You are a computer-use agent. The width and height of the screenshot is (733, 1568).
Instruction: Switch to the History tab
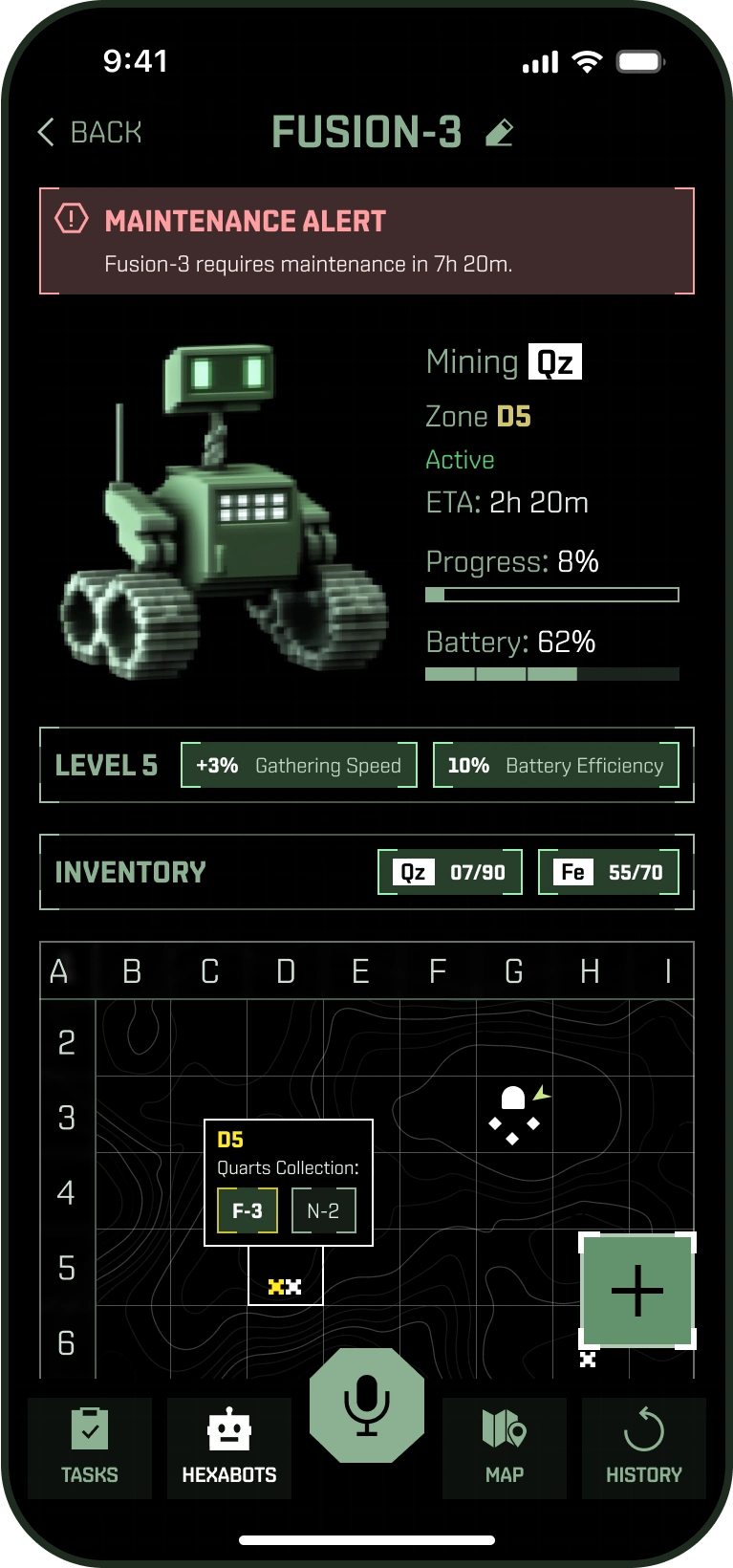(x=644, y=1448)
